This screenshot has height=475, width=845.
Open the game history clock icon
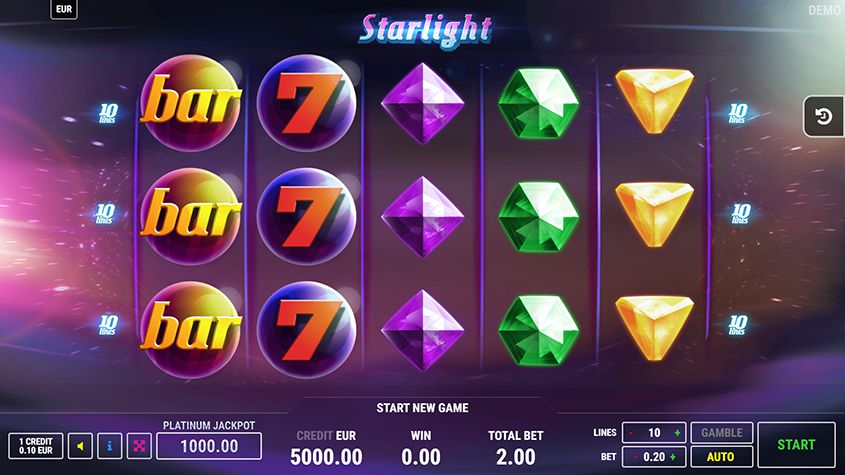coord(823,117)
